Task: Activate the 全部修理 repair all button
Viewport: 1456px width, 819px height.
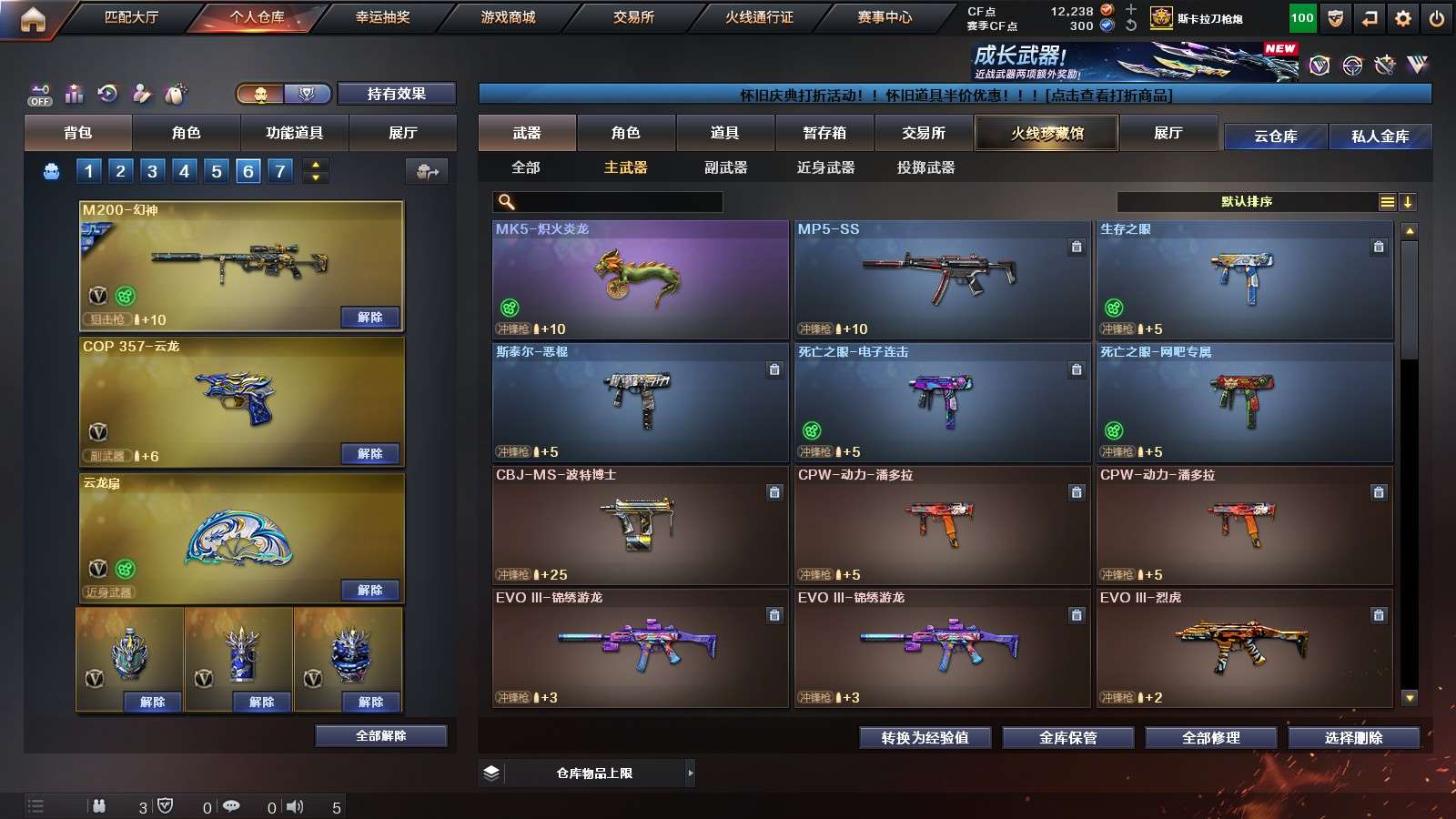Action: pos(1210,738)
